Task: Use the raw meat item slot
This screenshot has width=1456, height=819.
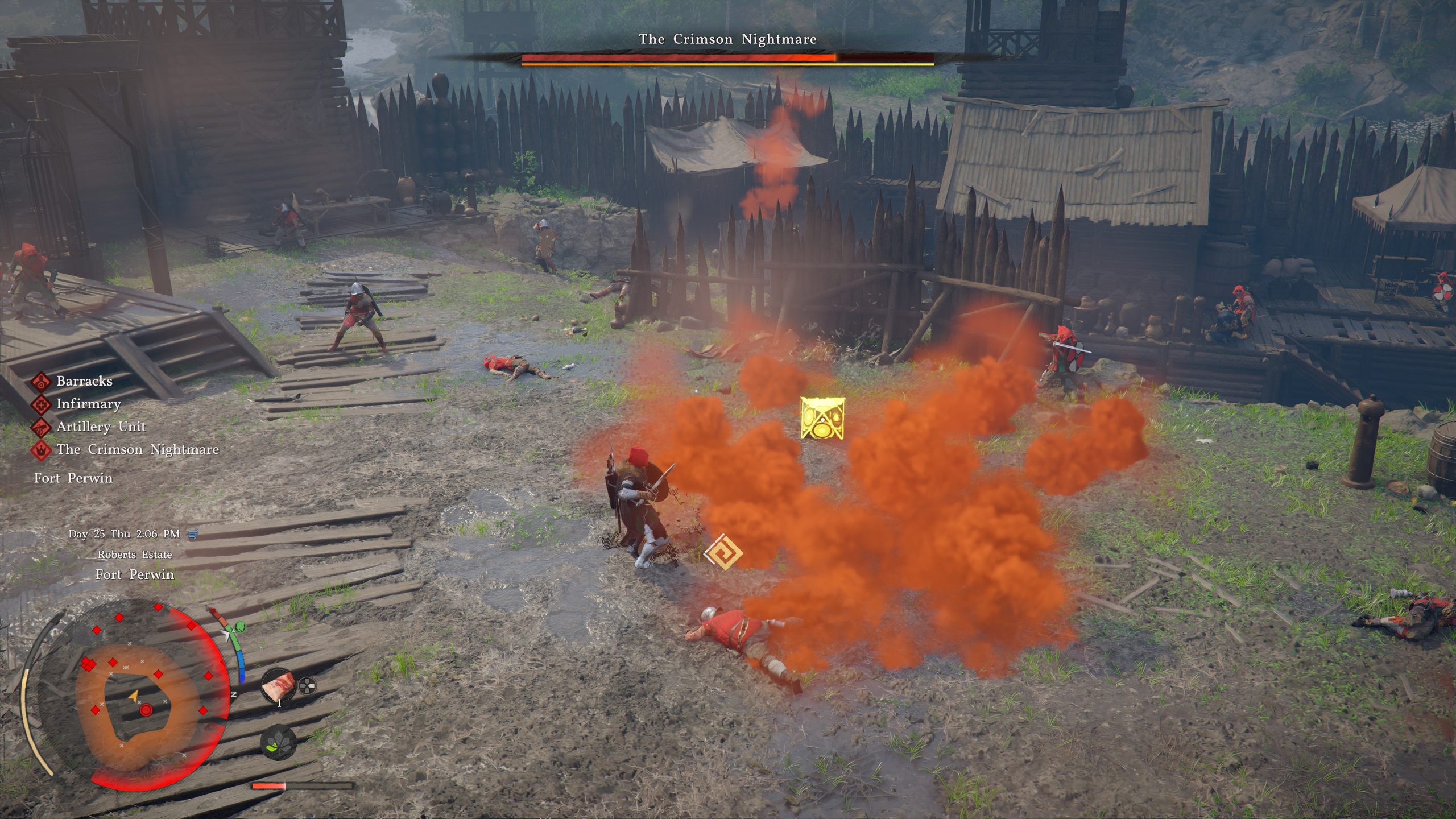Action: (x=278, y=686)
